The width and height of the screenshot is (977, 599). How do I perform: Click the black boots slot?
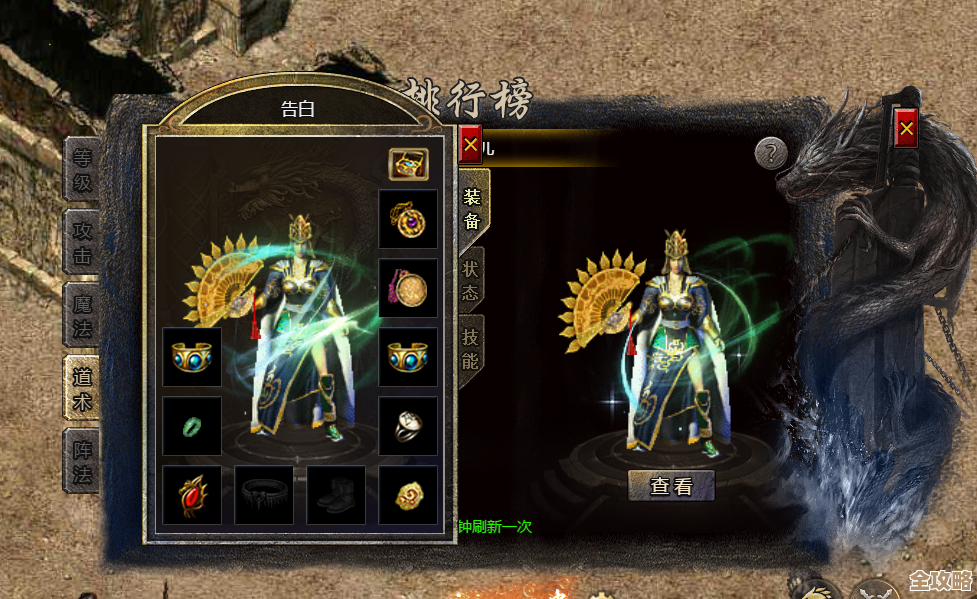336,495
